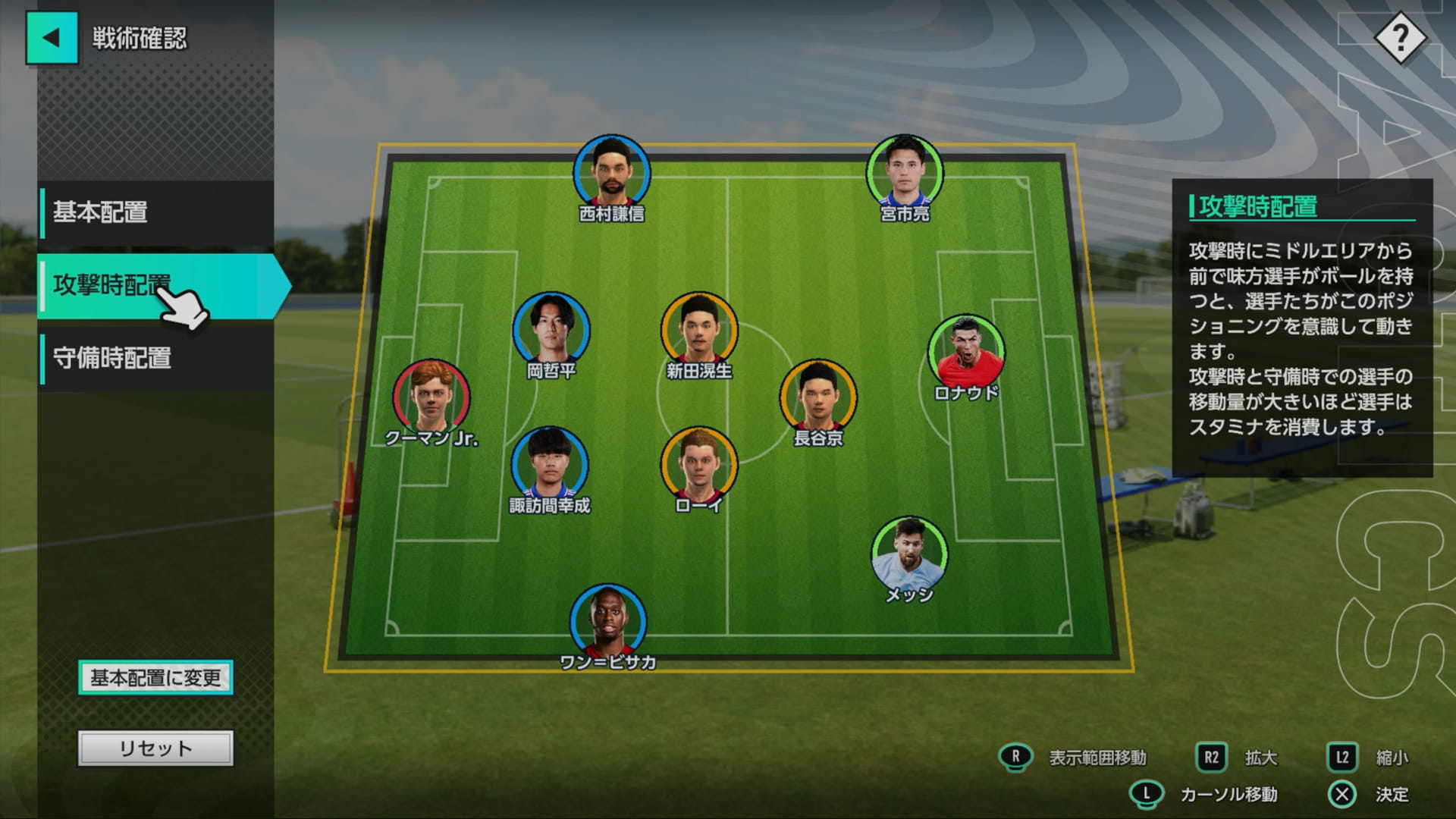Viewport: 1456px width, 819px height.
Task: Choose the 新田滉生 player token
Action: (698, 331)
